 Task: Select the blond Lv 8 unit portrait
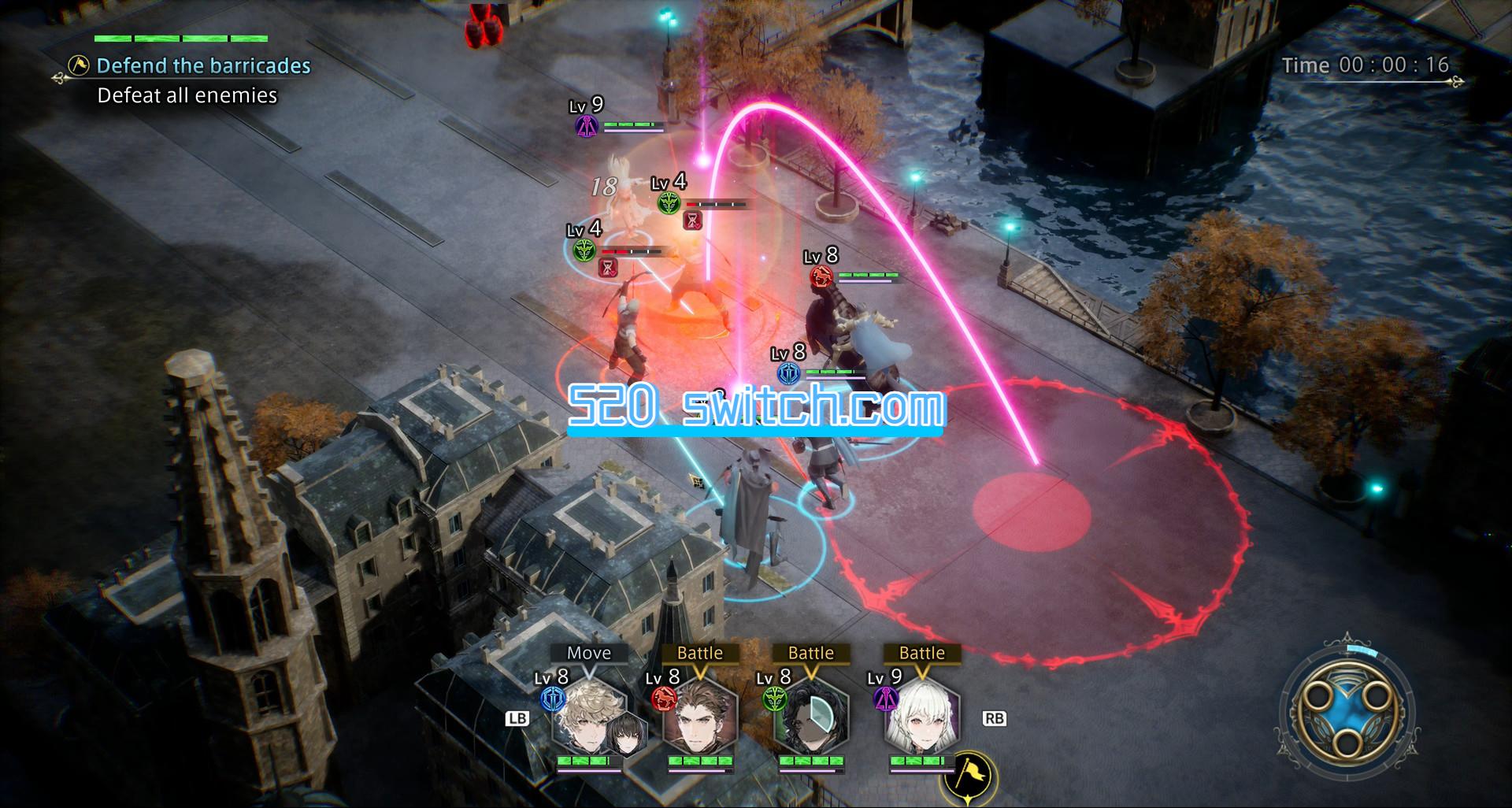coord(589,718)
